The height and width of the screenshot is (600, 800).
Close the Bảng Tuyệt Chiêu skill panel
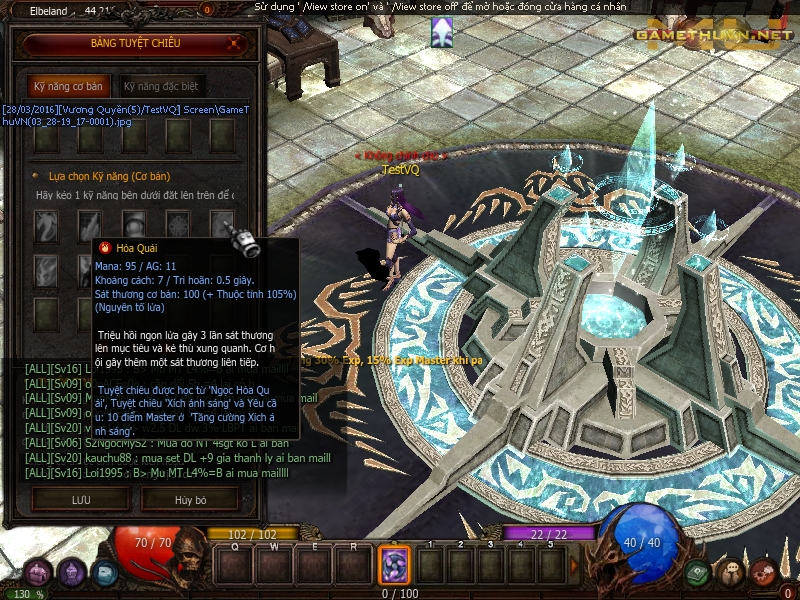click(234, 44)
